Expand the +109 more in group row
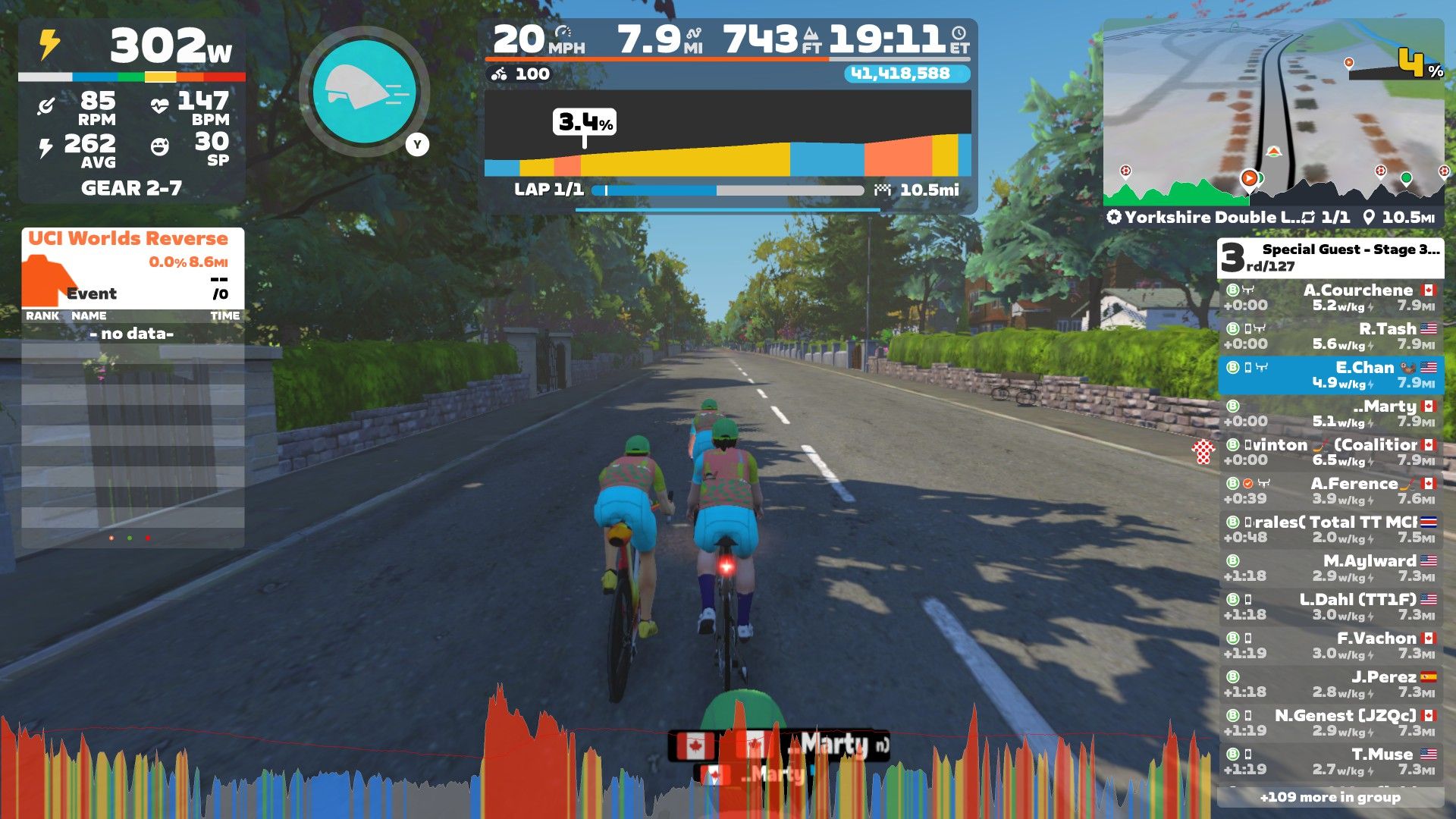The height and width of the screenshot is (819, 1456). pyautogui.click(x=1331, y=797)
